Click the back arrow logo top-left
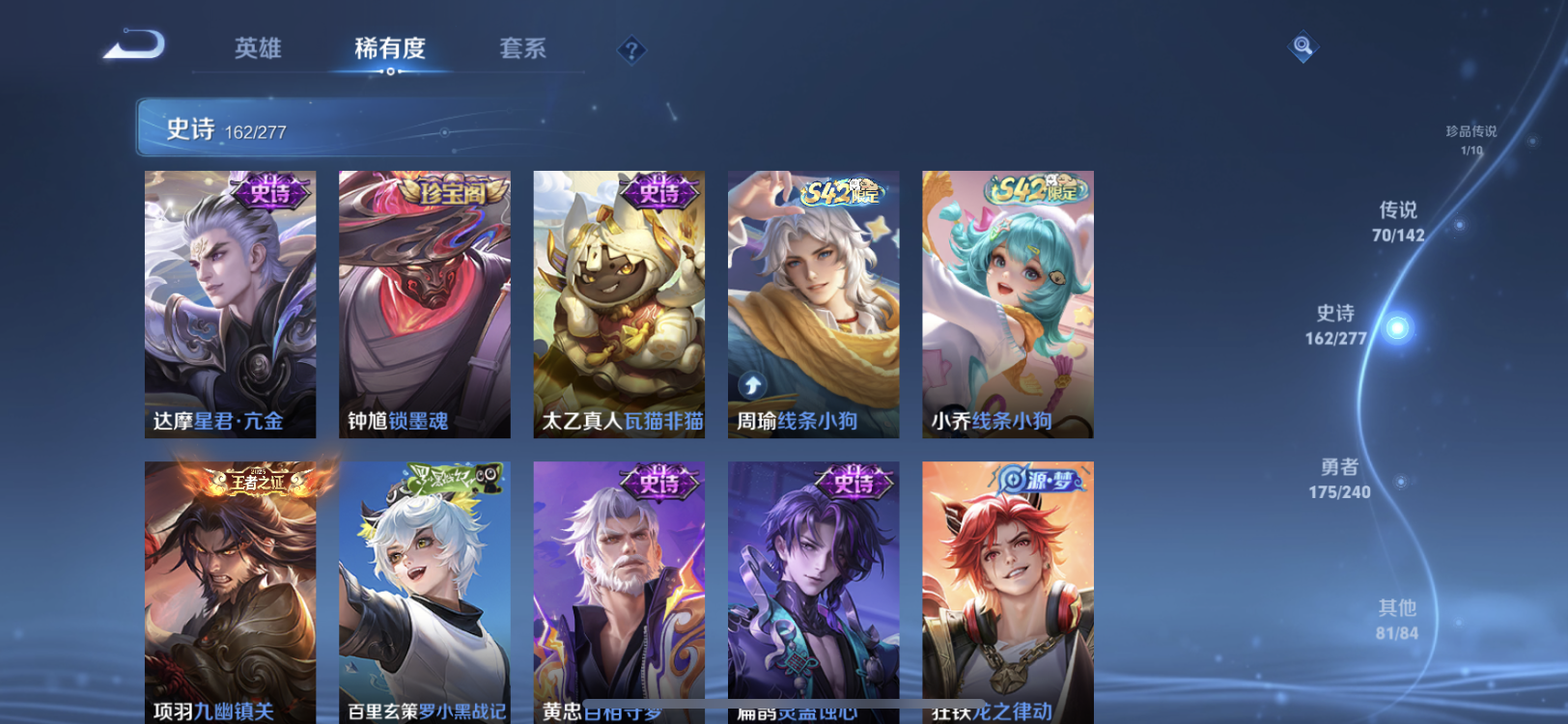The width and height of the screenshot is (1568, 724). coord(133,44)
